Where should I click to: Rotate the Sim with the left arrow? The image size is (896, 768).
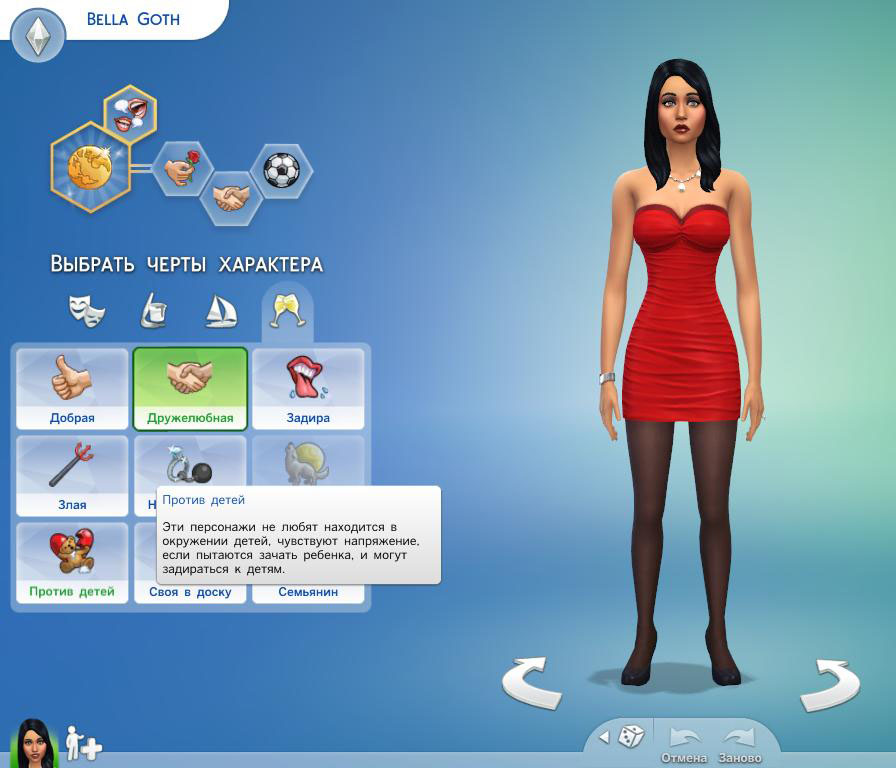click(530, 681)
